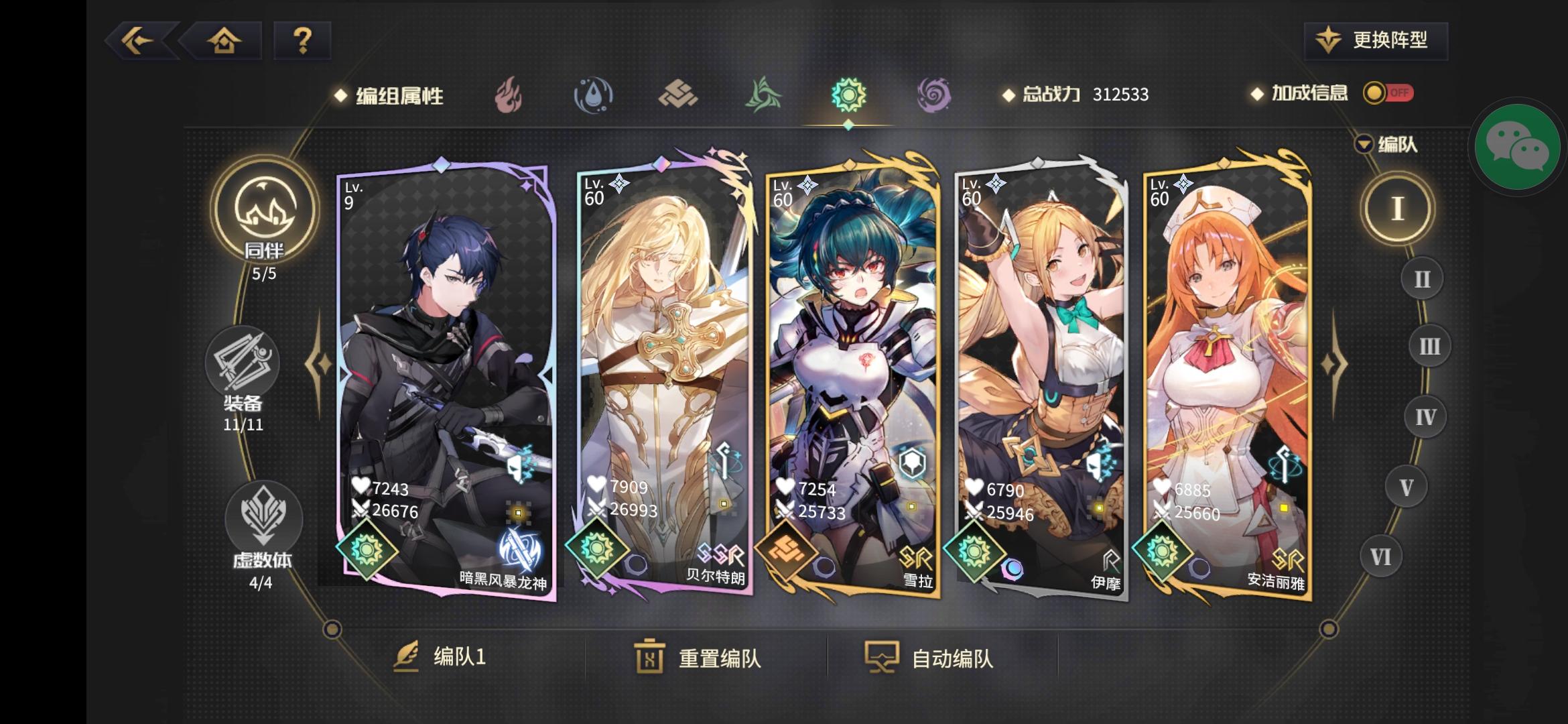Screen dimensions: 1568x724
Task: Click the wind element filter icon
Action: pyautogui.click(x=764, y=95)
